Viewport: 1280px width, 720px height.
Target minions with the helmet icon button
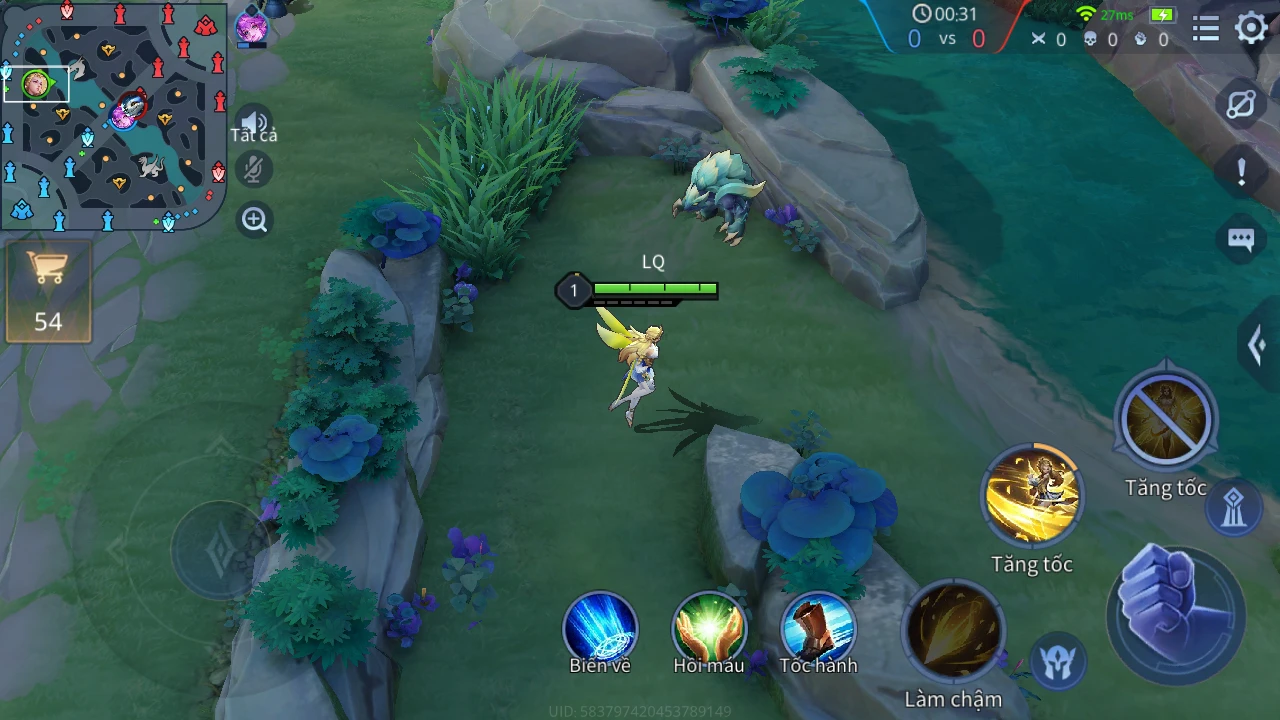pos(1057,661)
